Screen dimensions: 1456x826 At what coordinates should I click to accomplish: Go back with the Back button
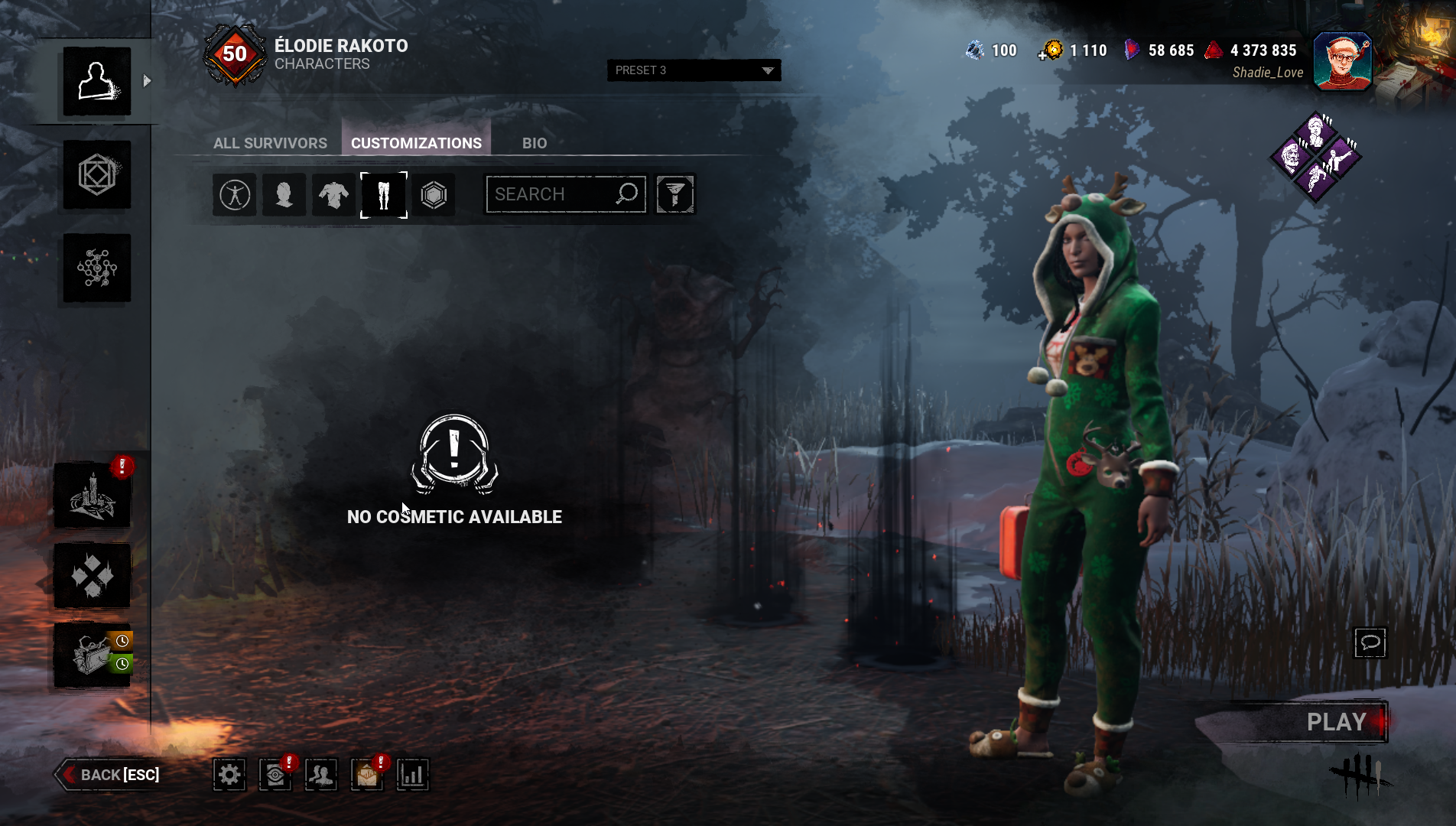pyautogui.click(x=111, y=775)
